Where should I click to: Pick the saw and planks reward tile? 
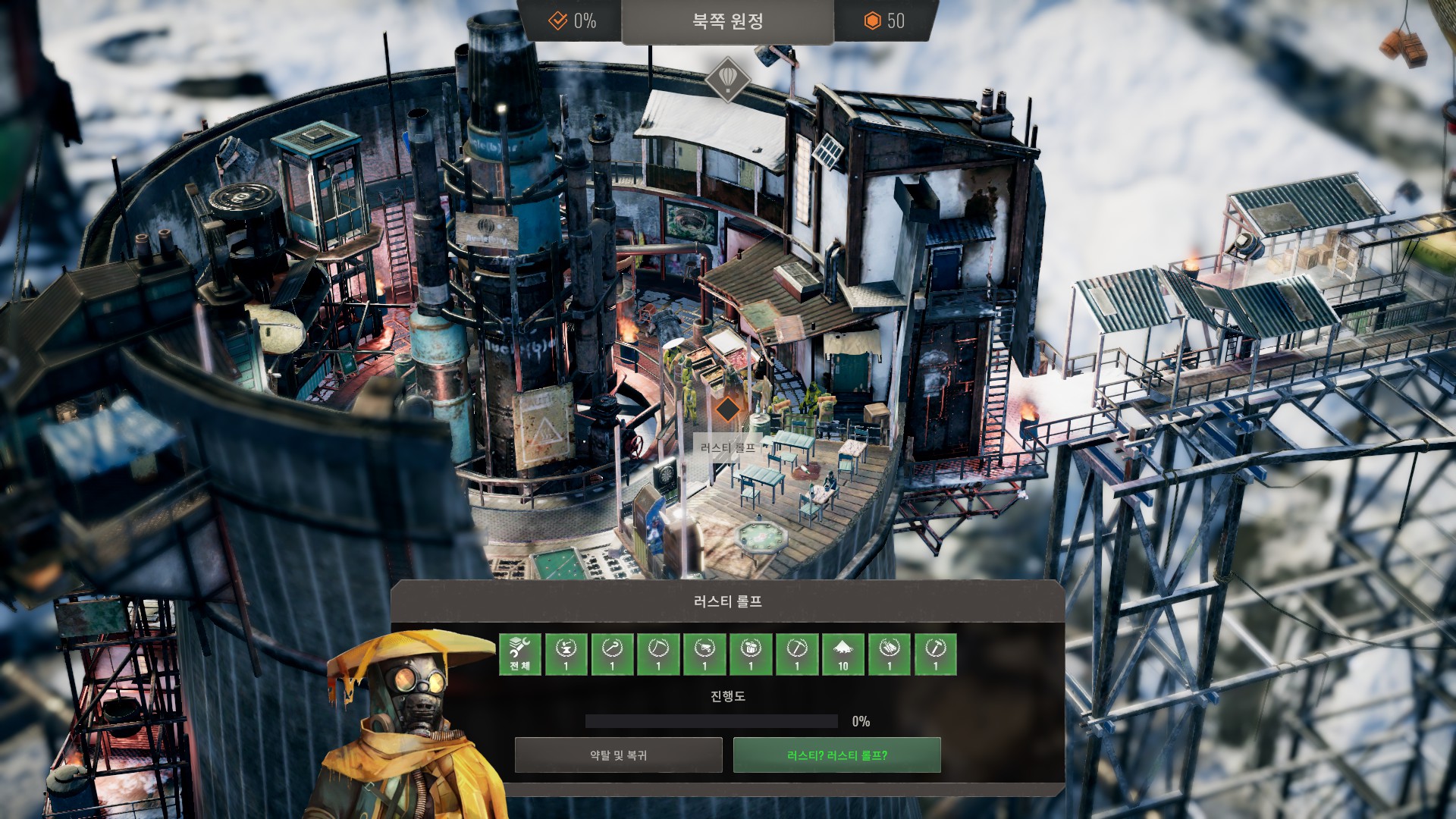click(x=890, y=654)
